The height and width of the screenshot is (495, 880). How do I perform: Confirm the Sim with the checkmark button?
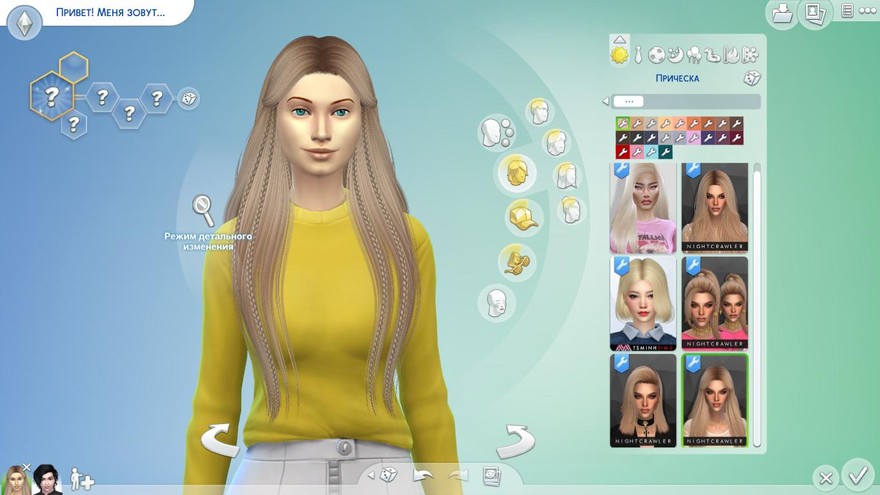click(857, 473)
